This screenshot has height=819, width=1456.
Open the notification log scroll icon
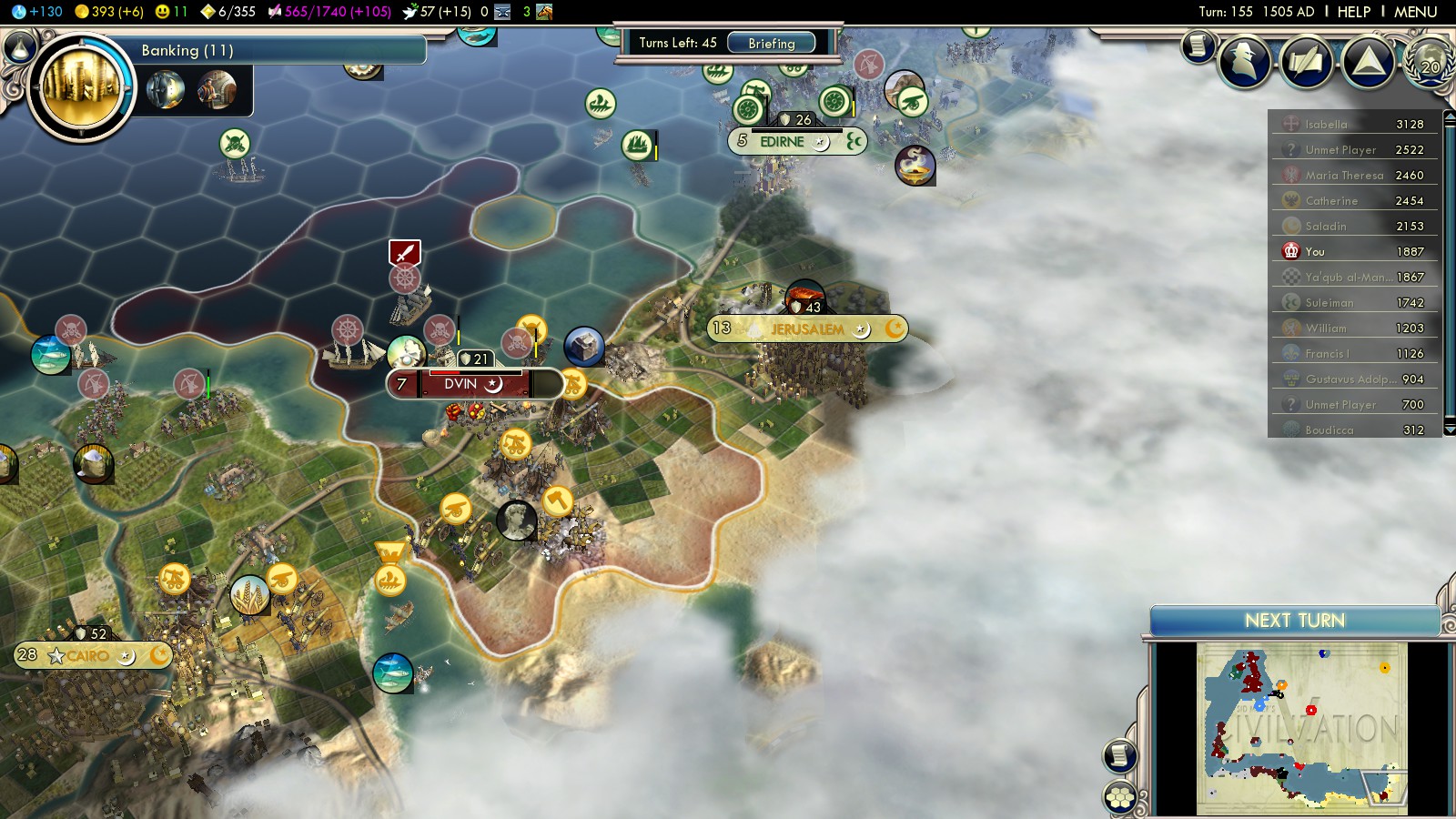point(1198,45)
